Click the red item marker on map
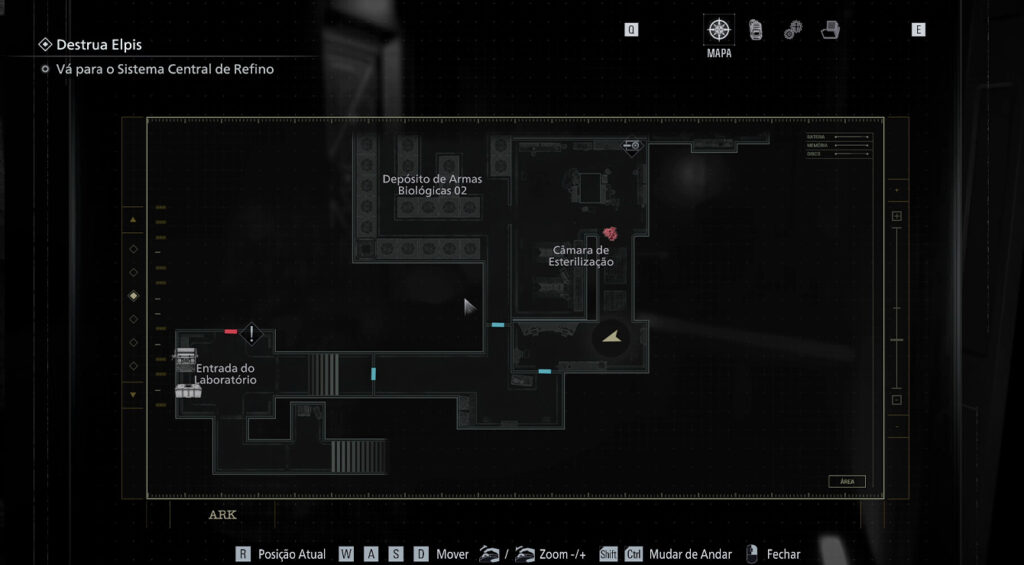The width and height of the screenshot is (1024, 565). pos(610,233)
